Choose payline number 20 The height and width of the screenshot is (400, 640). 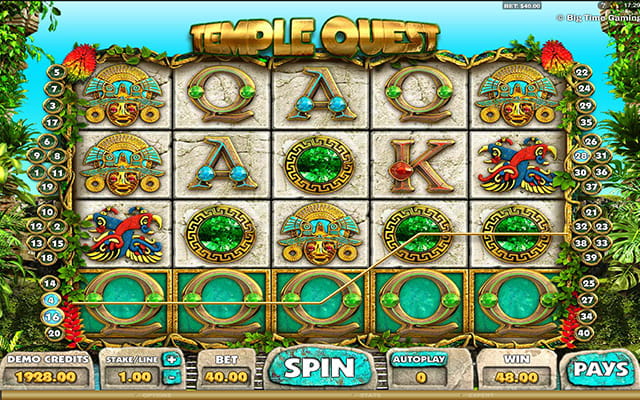pos(57,333)
